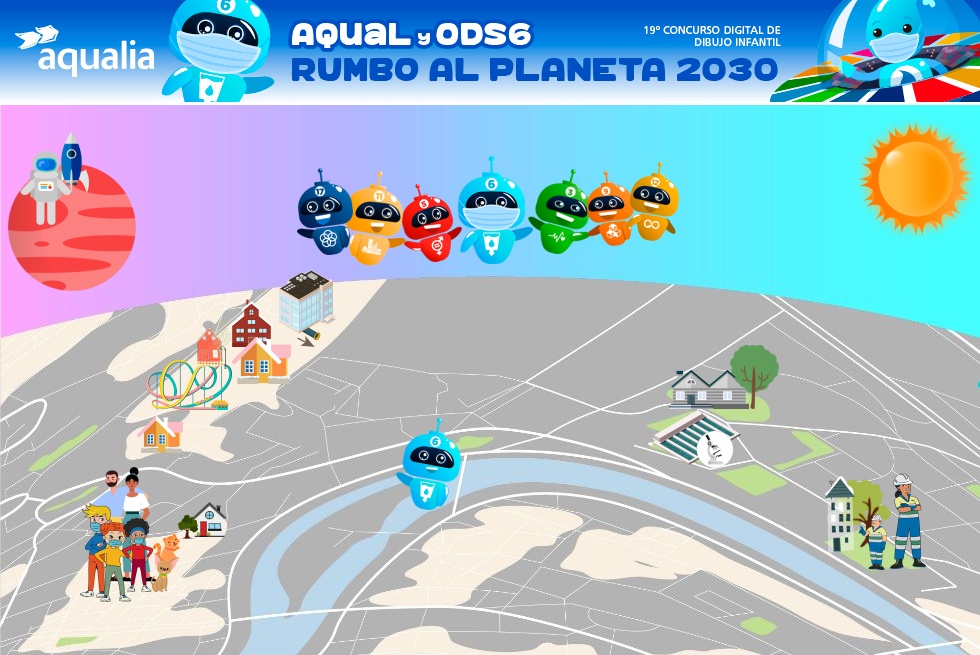
Task: Choose the navy ODS 17 robot
Action: click(325, 213)
